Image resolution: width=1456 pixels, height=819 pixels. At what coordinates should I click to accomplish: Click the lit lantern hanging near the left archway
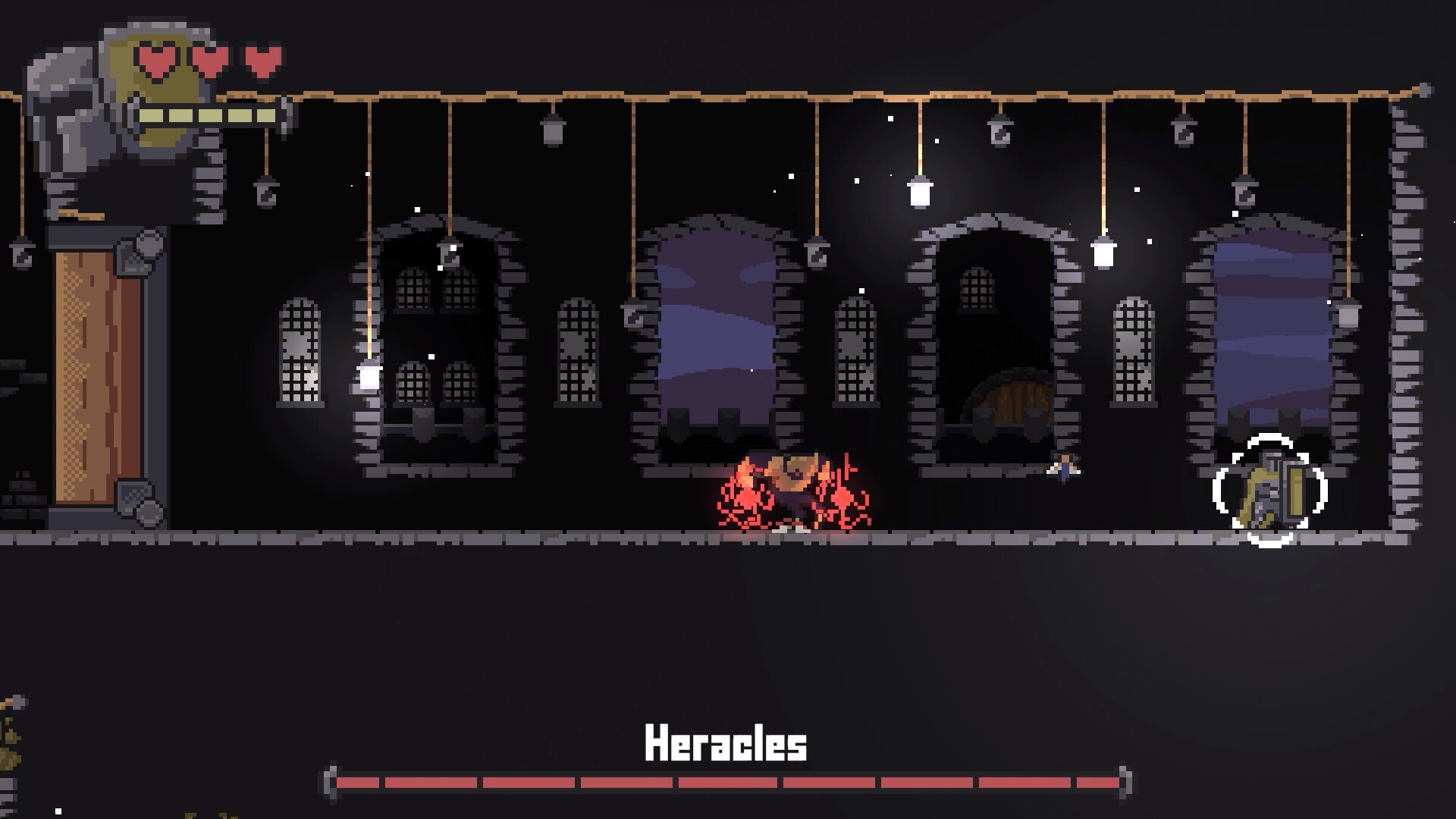click(367, 375)
